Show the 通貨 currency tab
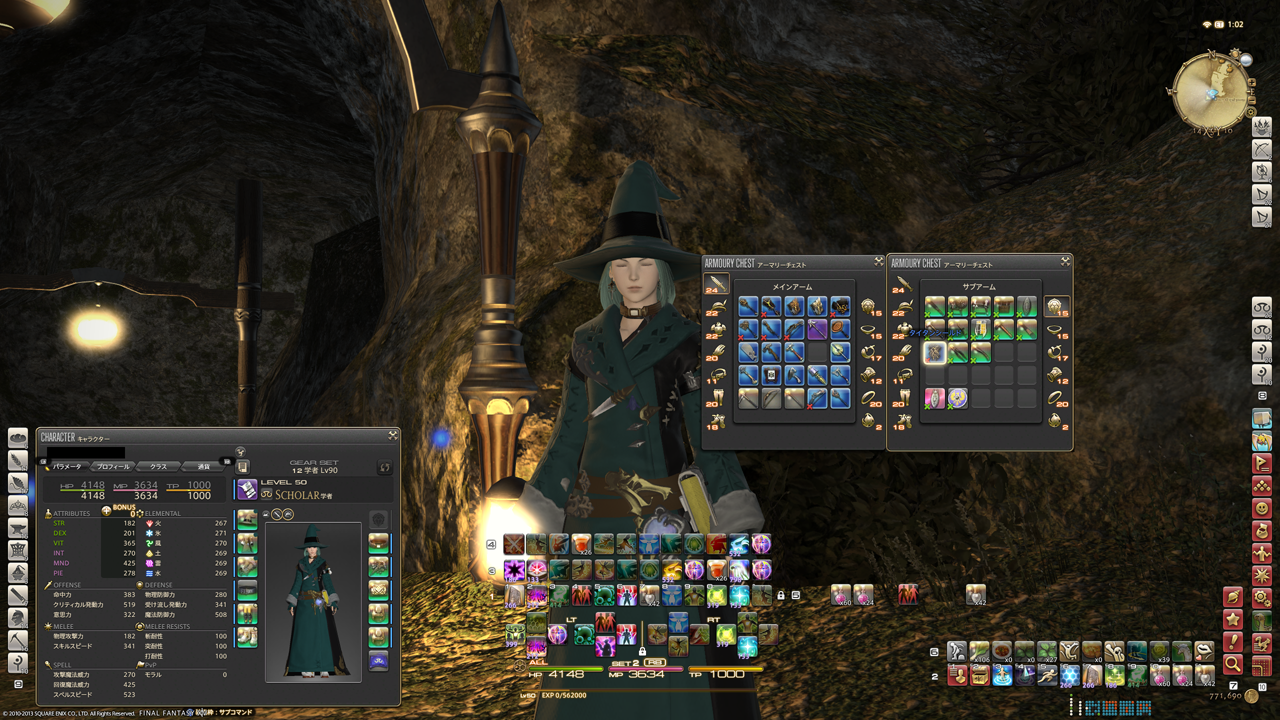The image size is (1280, 720). 204,466
